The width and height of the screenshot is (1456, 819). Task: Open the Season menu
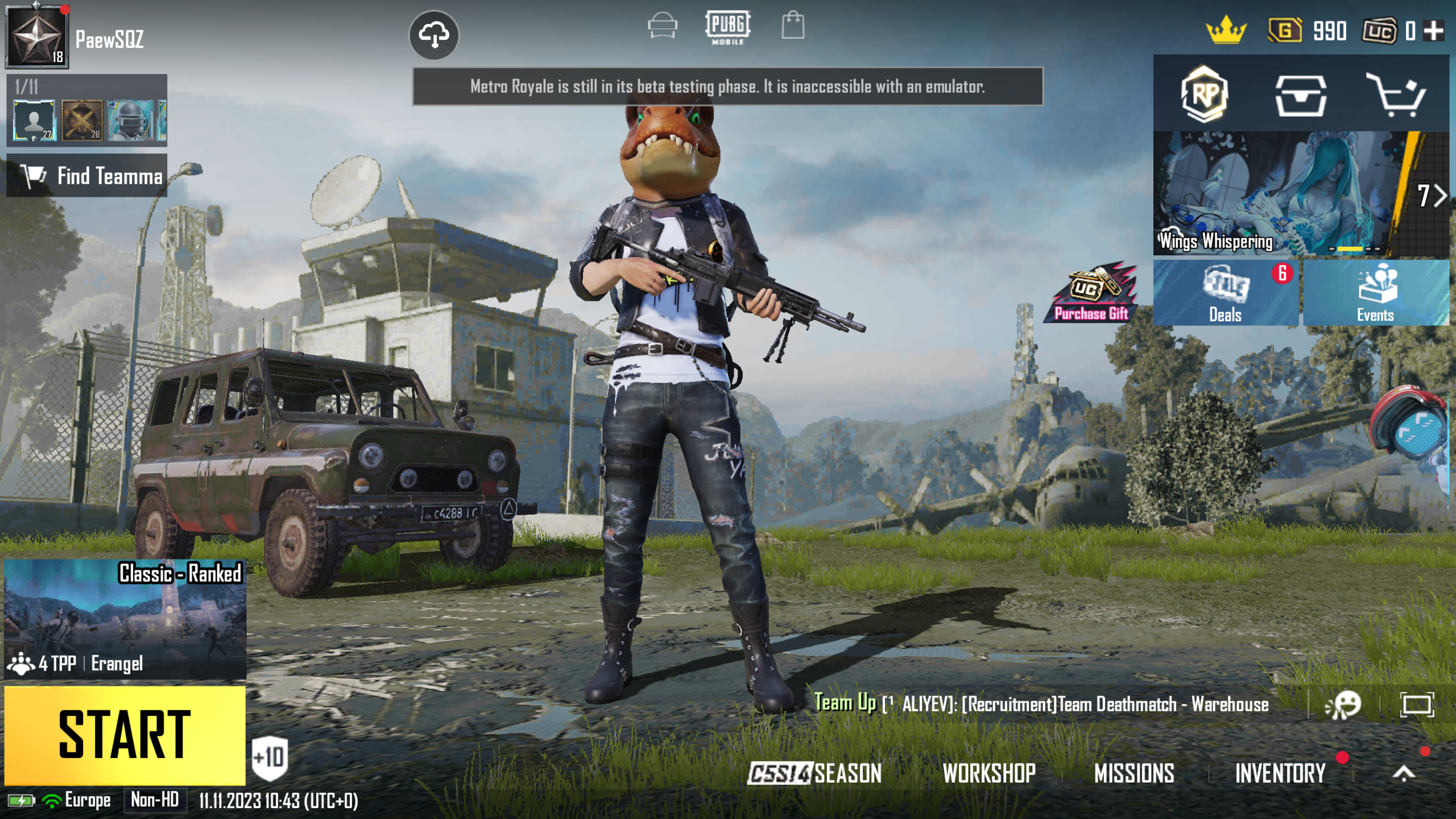(x=814, y=773)
